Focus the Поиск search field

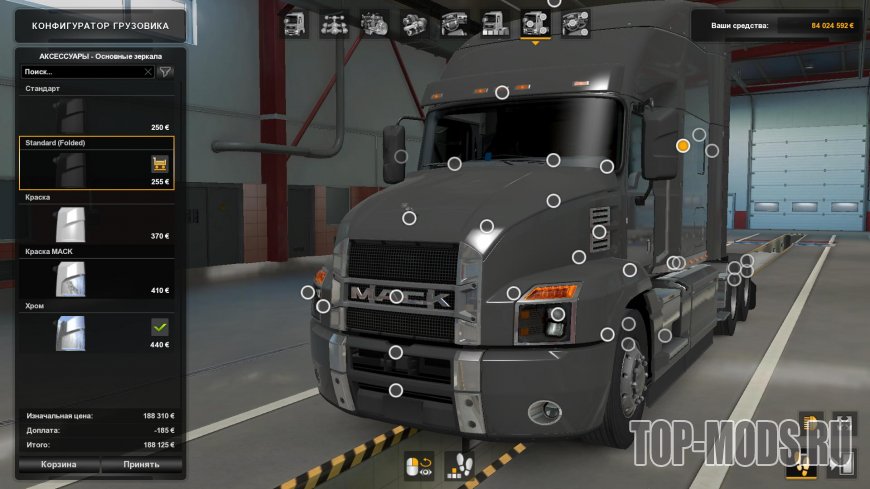coord(80,72)
